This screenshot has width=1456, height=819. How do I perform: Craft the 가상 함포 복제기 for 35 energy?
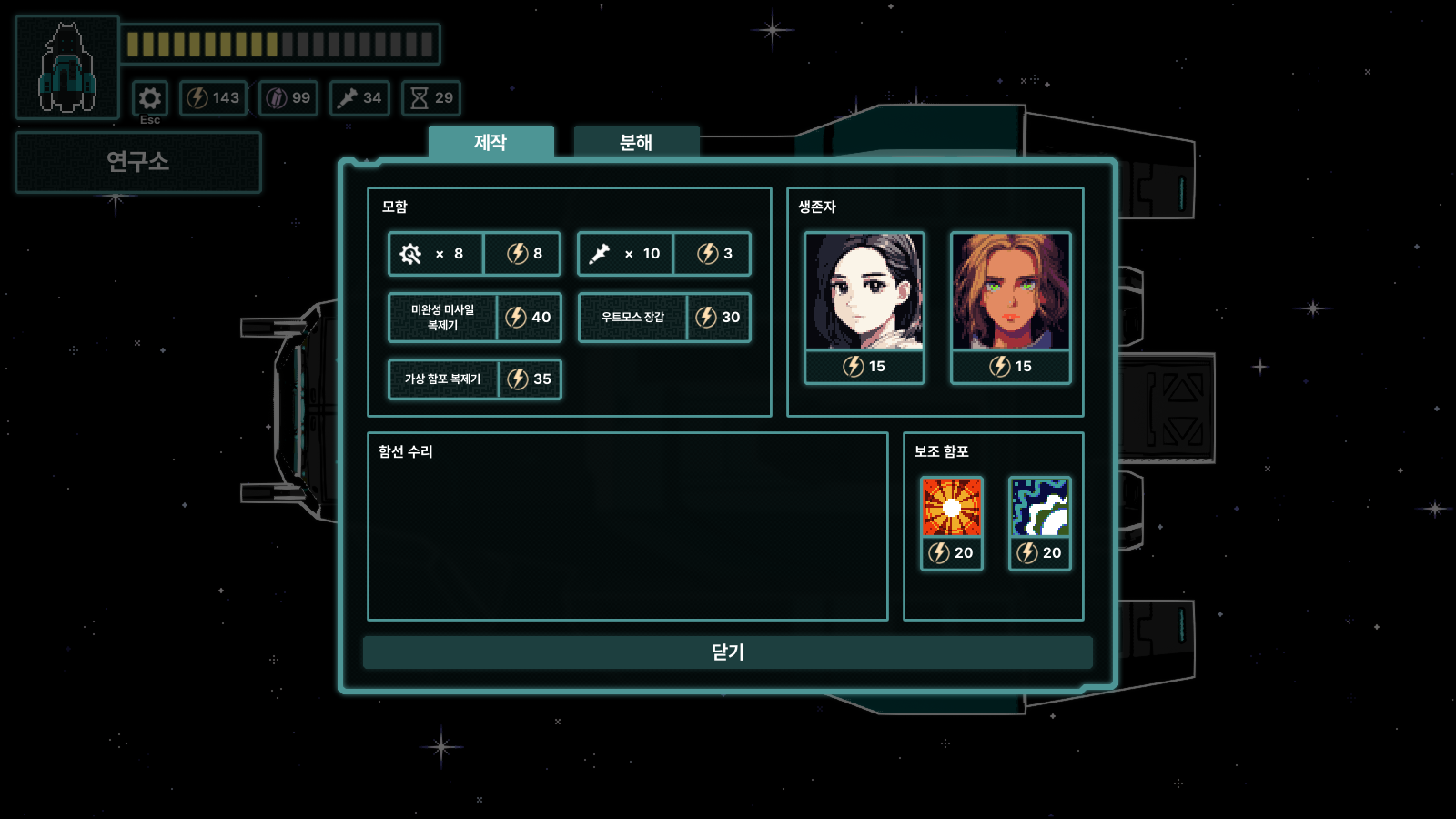[474, 380]
